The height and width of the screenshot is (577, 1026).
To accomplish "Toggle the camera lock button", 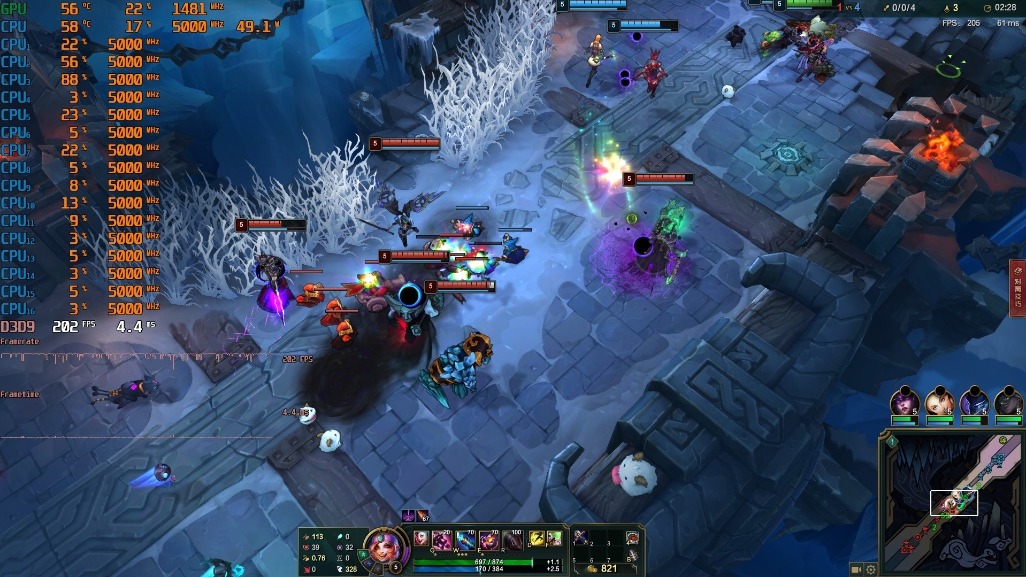I will coord(856,569).
